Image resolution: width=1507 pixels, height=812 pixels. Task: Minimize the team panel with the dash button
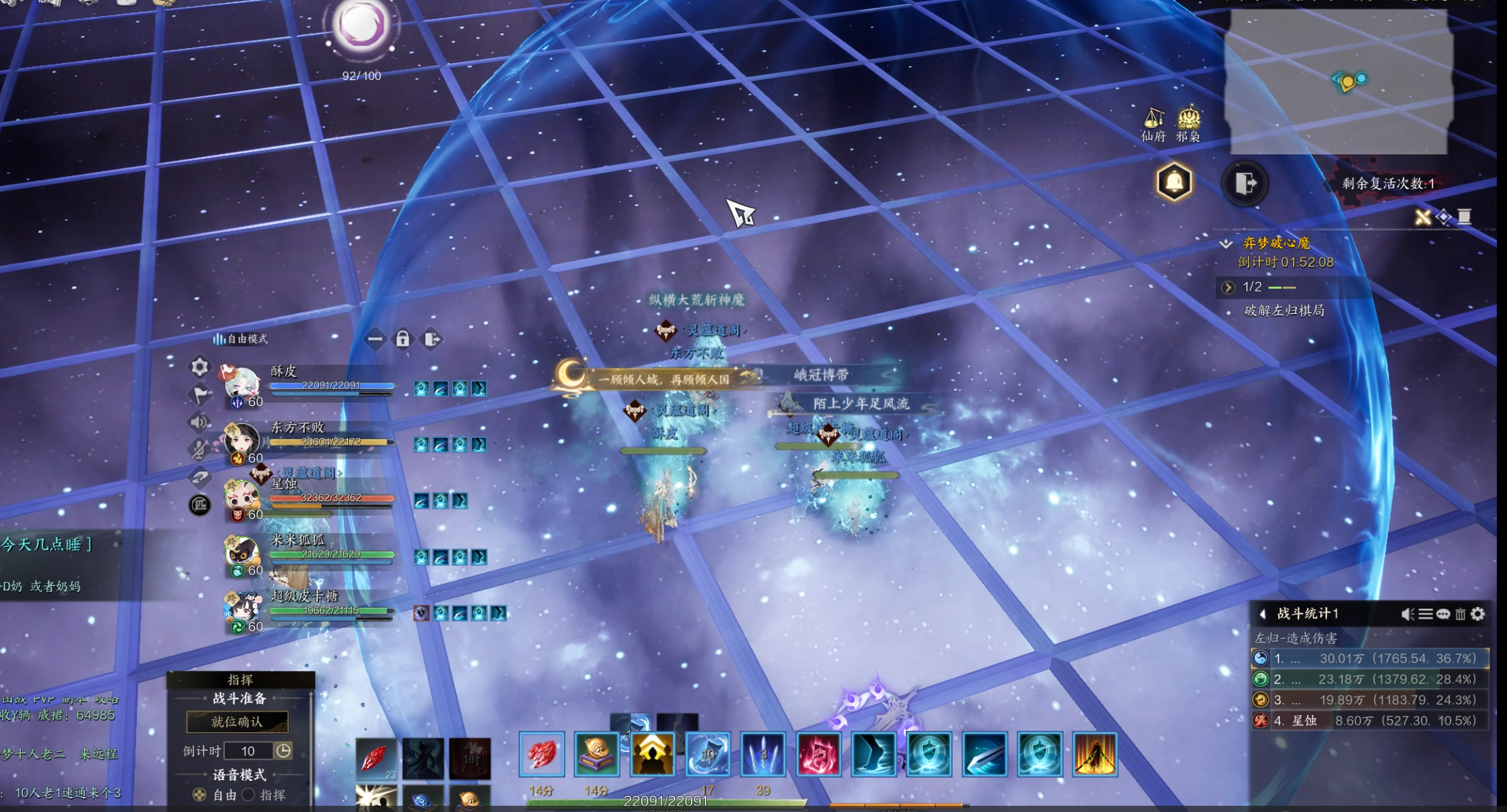click(375, 339)
